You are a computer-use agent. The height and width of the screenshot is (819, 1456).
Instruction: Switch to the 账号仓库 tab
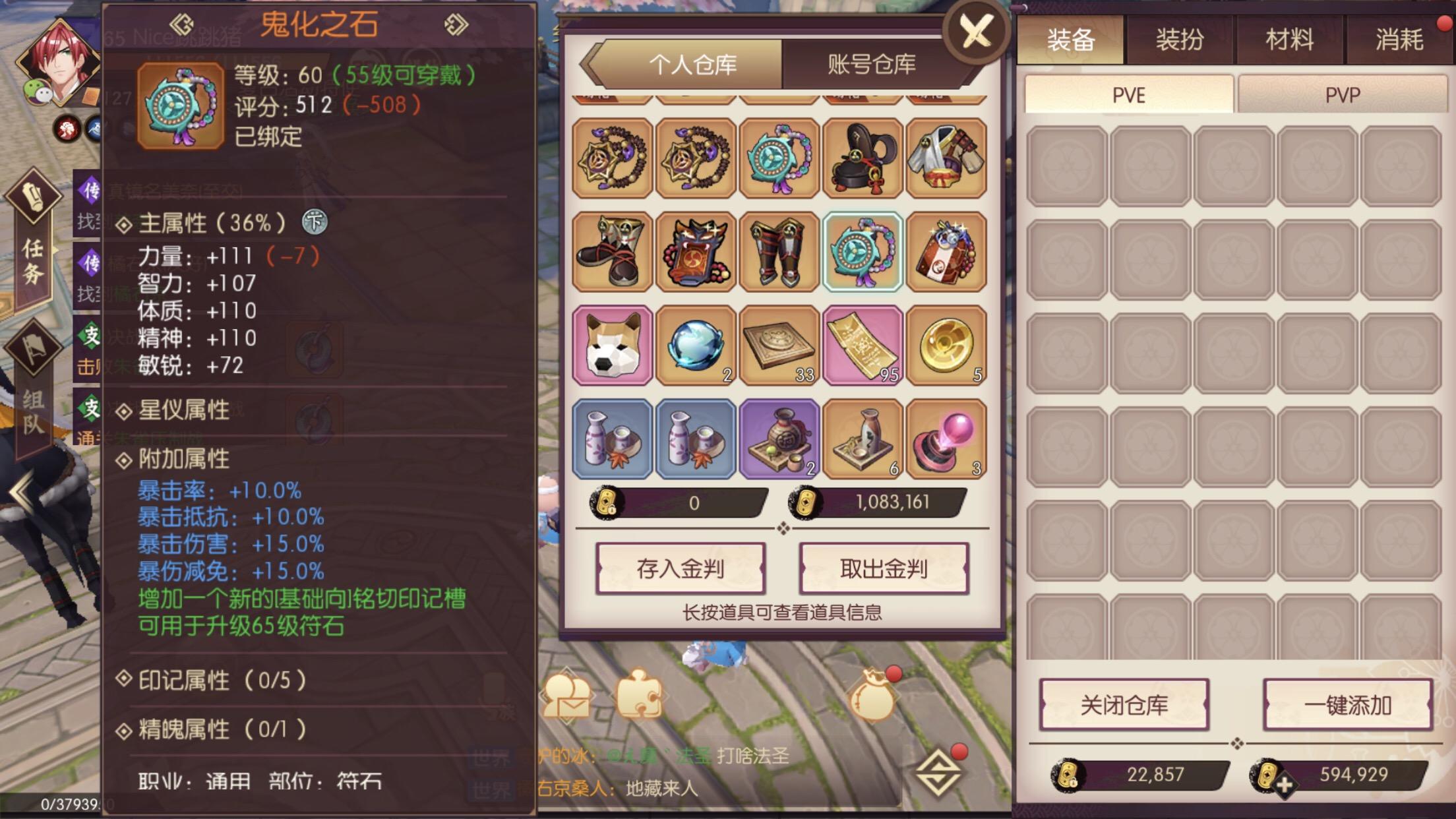click(869, 65)
